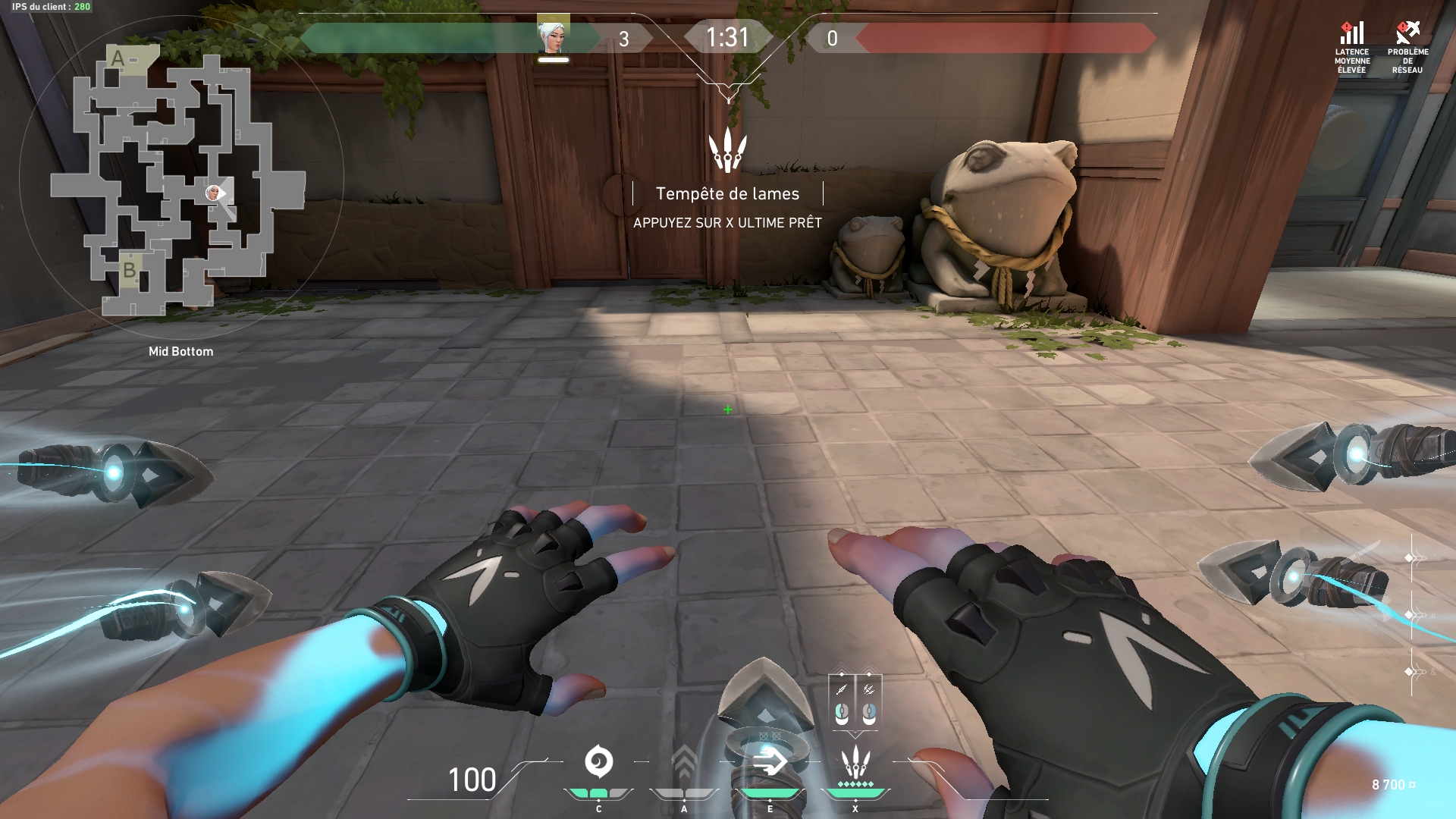The width and height of the screenshot is (1456, 819).
Task: Activate the Cloudburst swirl ability icon
Action: pos(598,762)
